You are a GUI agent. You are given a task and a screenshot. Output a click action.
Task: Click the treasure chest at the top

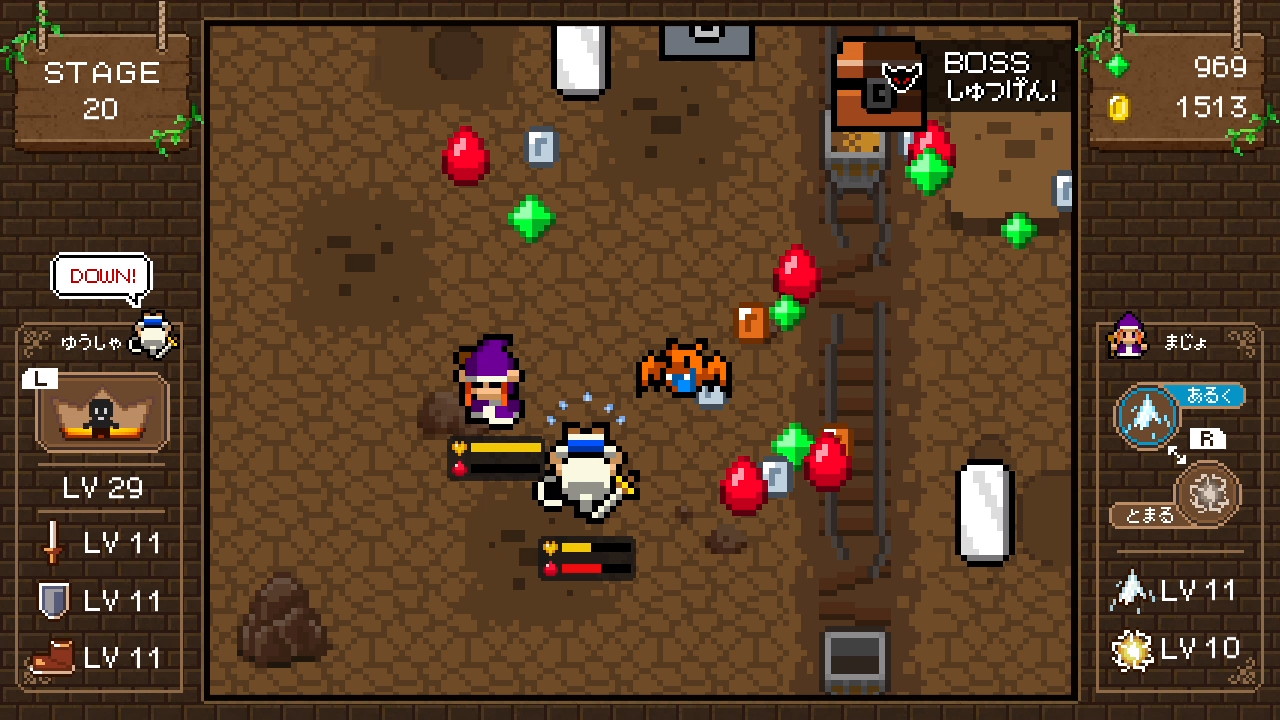click(877, 80)
